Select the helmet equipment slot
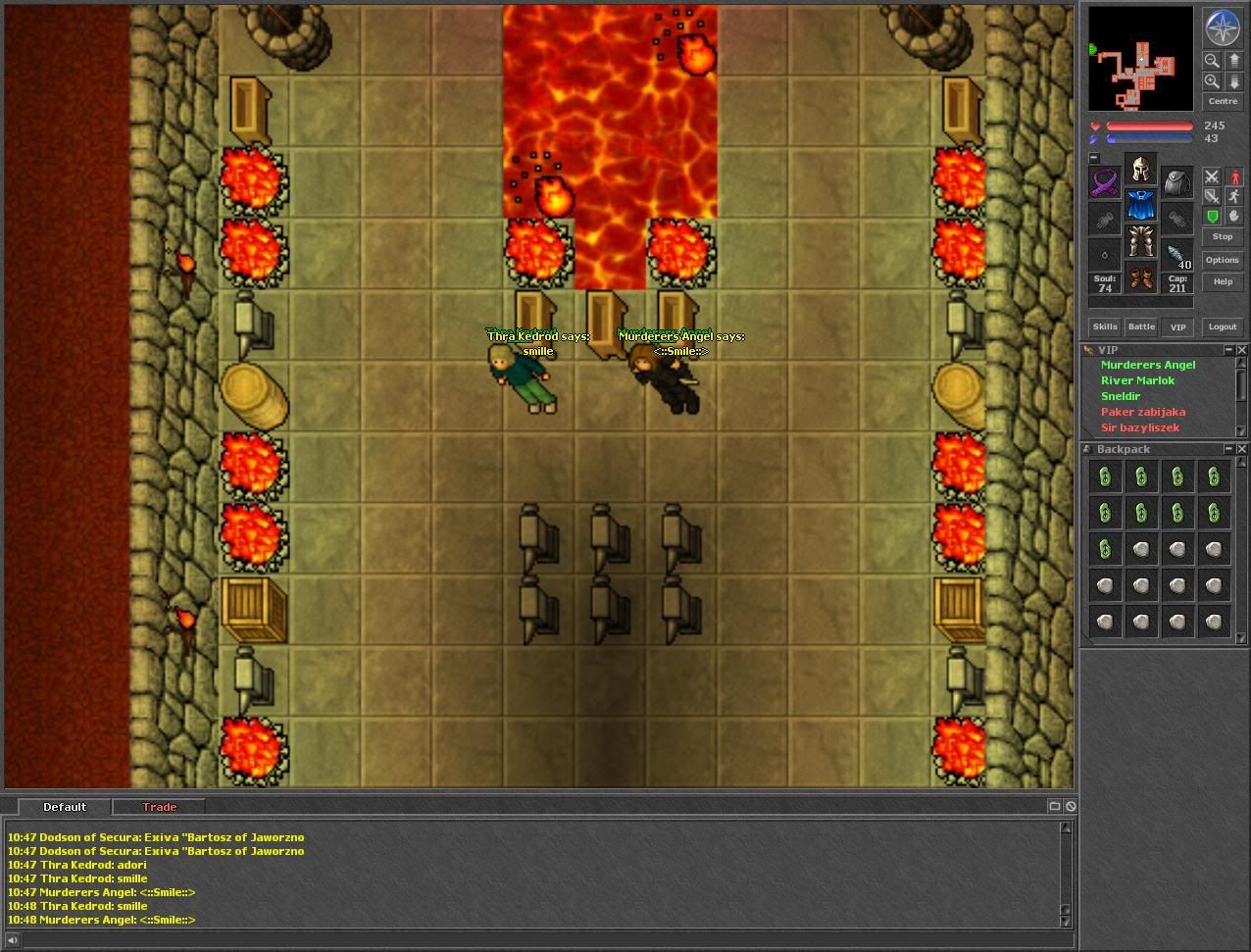1251x952 pixels. tap(1140, 171)
